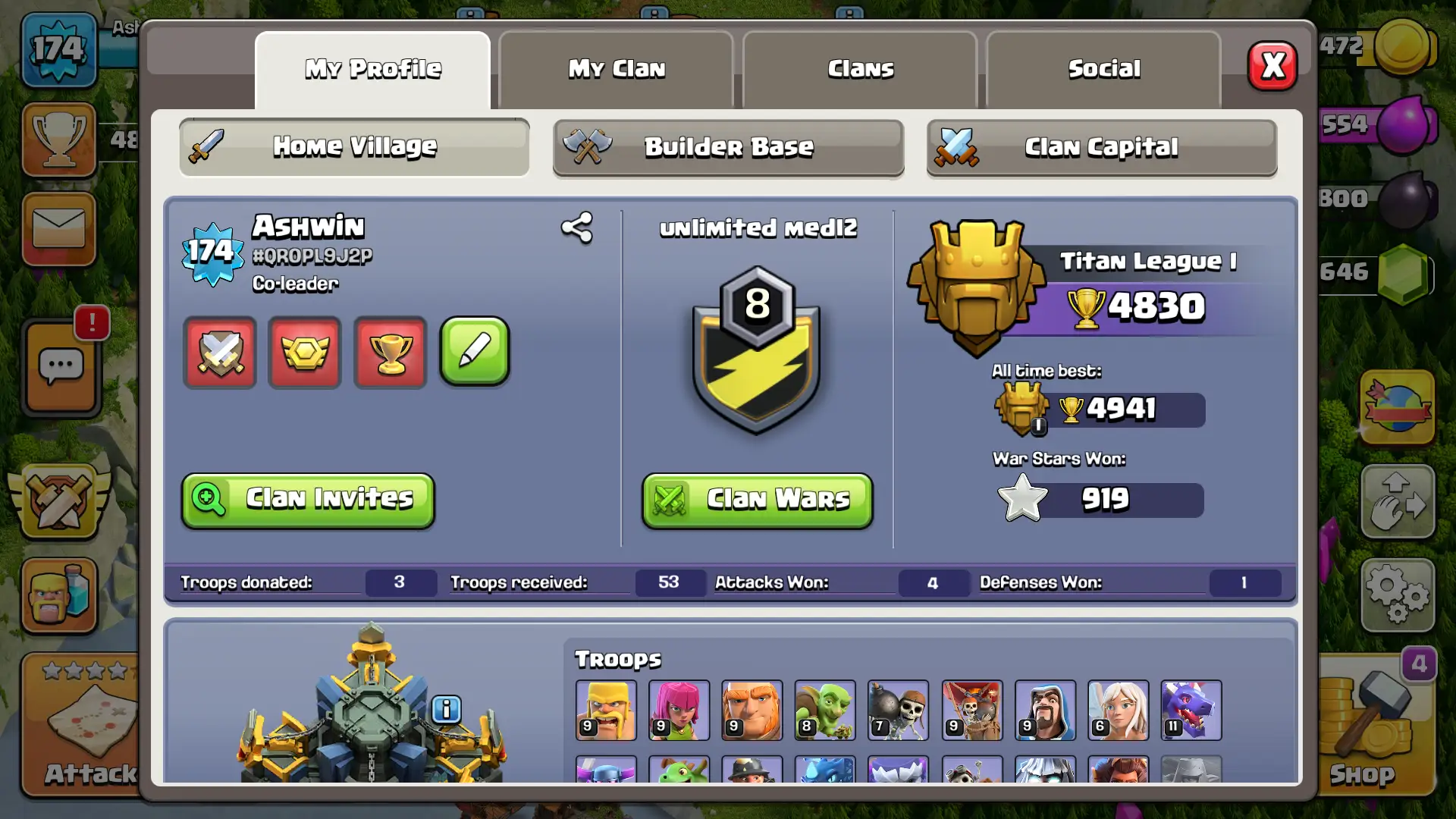Open the Town Hall info button
Image resolution: width=1456 pixels, height=819 pixels.
tap(446, 709)
